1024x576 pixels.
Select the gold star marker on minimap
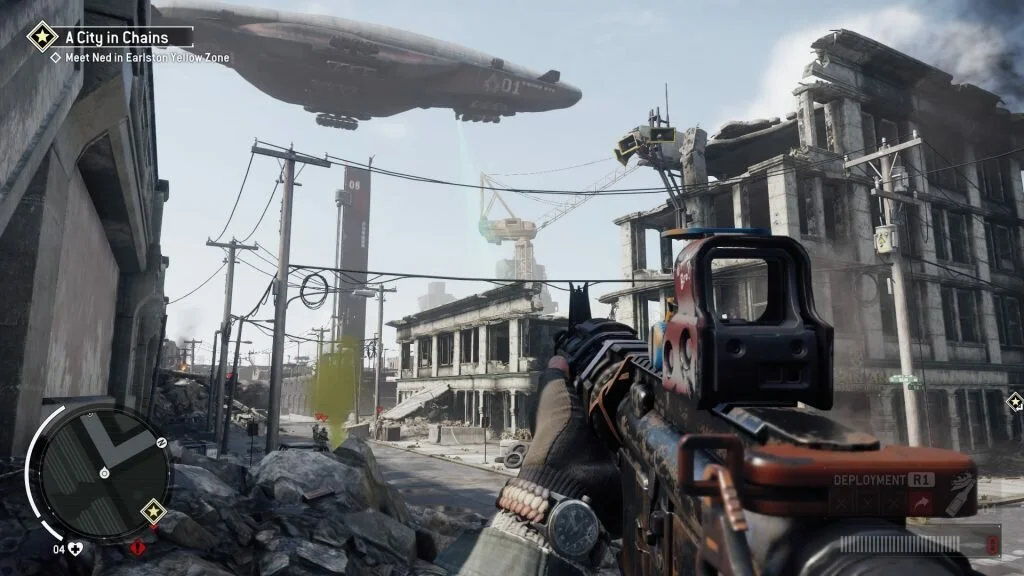153,512
